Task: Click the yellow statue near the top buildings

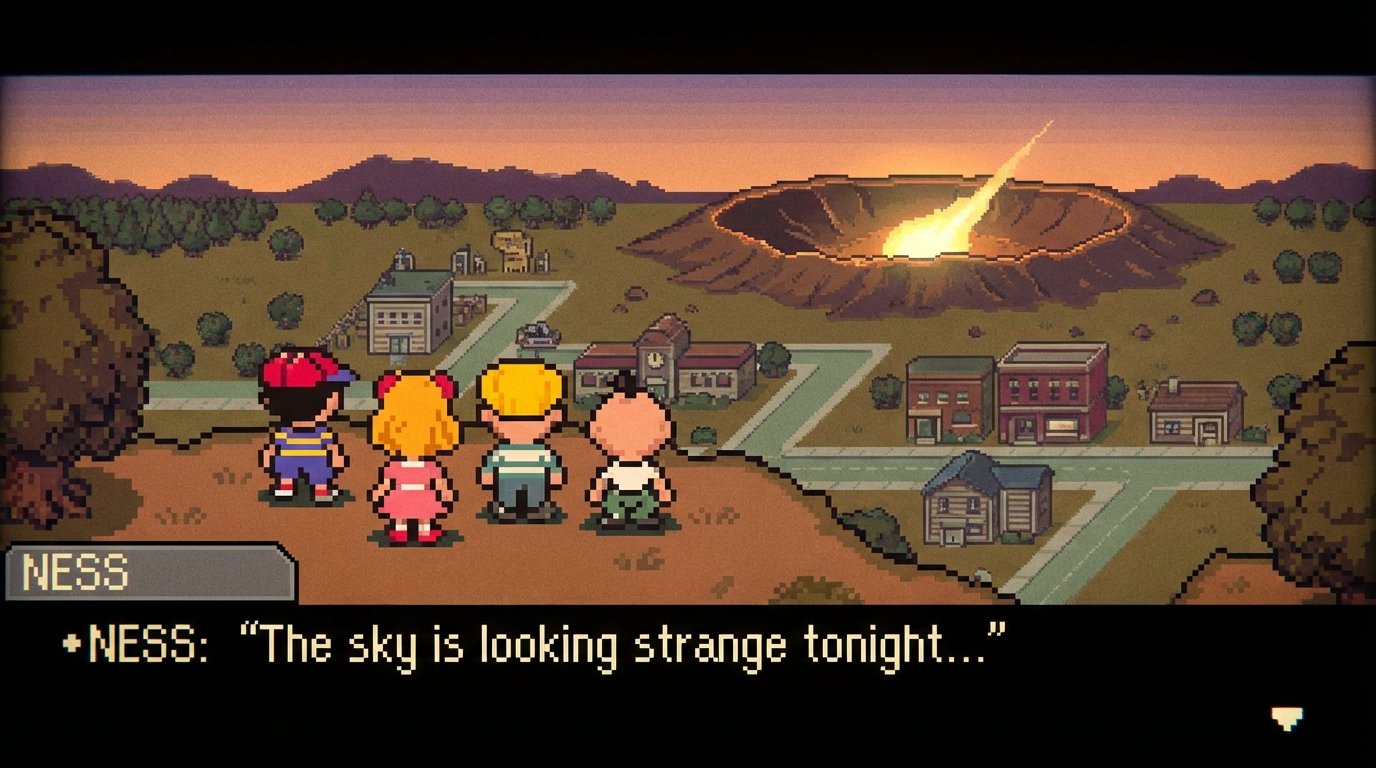Action: pos(511,250)
